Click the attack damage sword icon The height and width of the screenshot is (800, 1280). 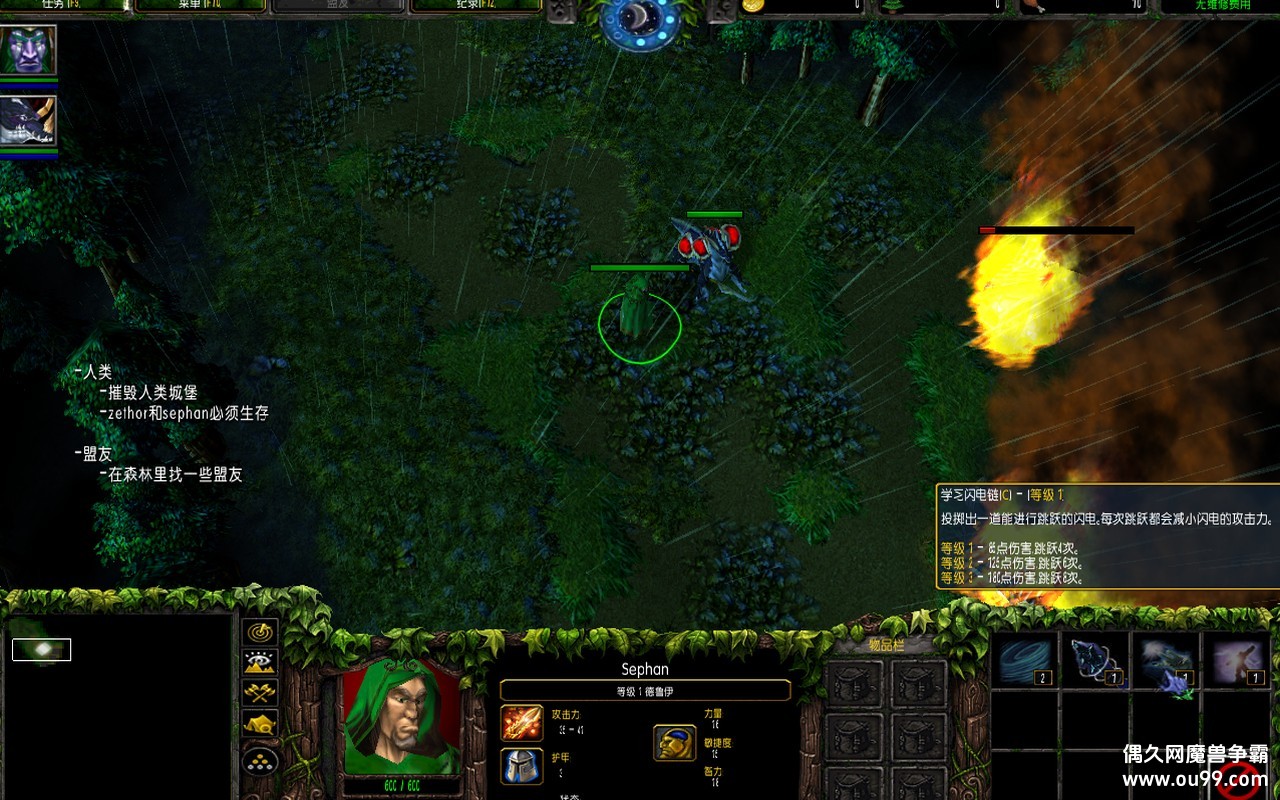[521, 723]
